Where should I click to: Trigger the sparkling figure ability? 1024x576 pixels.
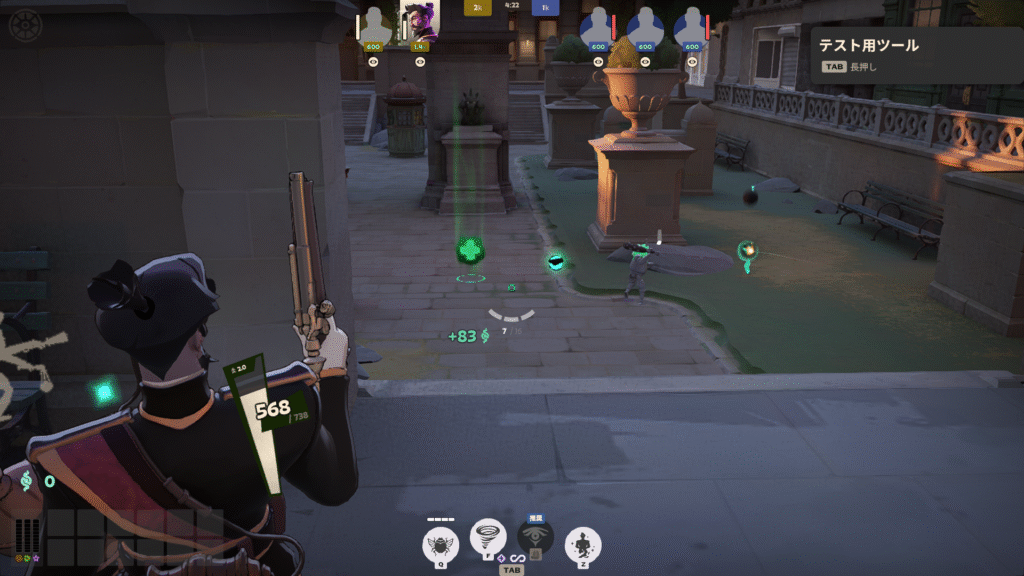coord(583,544)
